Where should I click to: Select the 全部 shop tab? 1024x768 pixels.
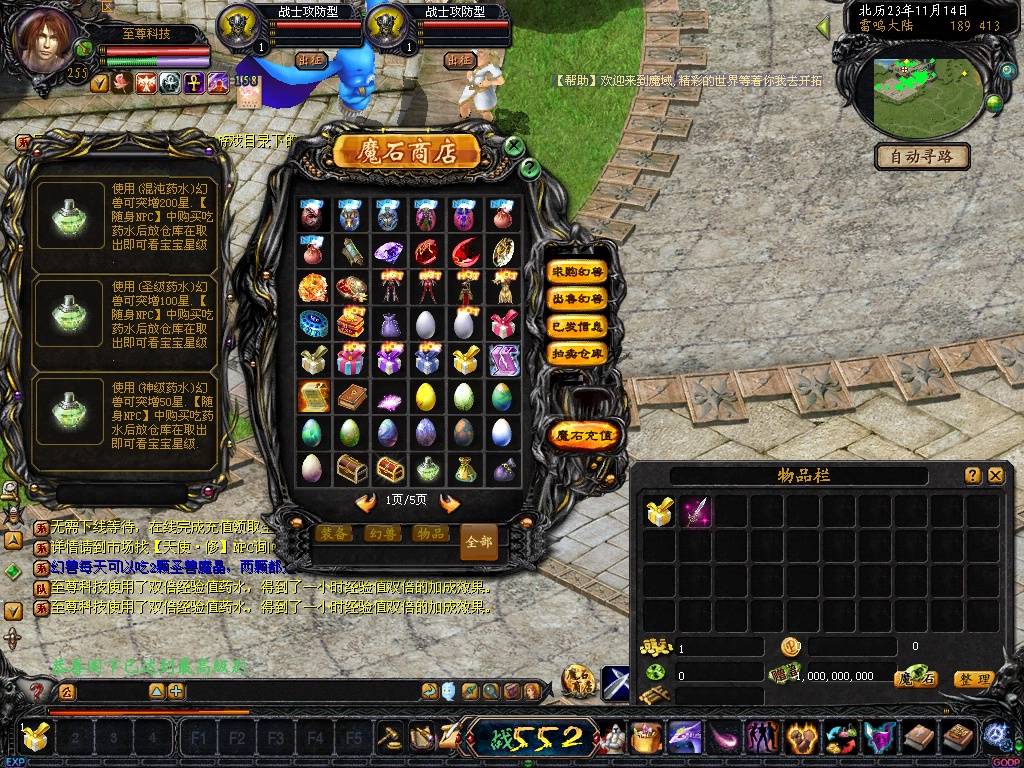pos(479,542)
